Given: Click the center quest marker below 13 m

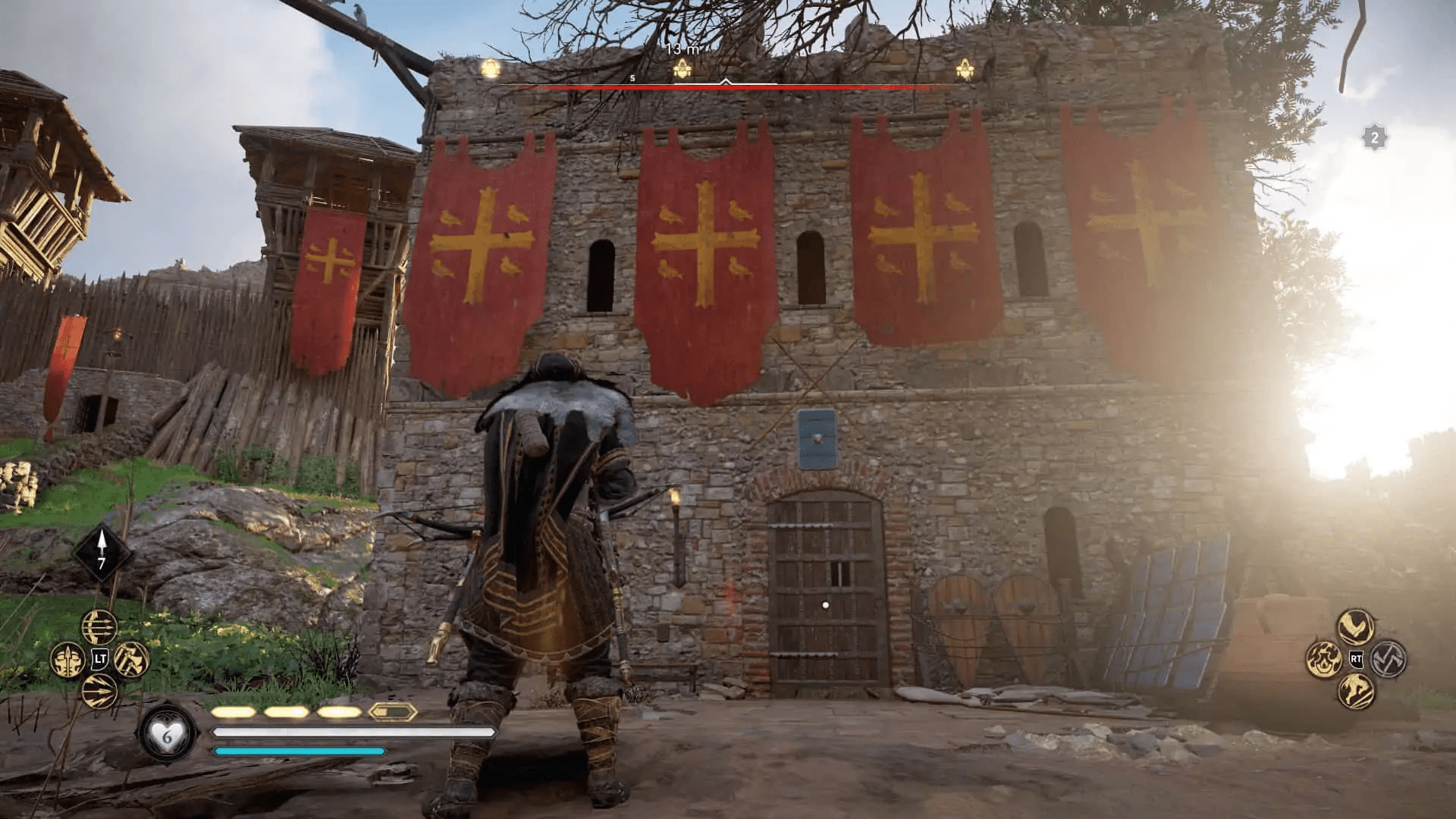Looking at the screenshot, I should pyautogui.click(x=682, y=69).
